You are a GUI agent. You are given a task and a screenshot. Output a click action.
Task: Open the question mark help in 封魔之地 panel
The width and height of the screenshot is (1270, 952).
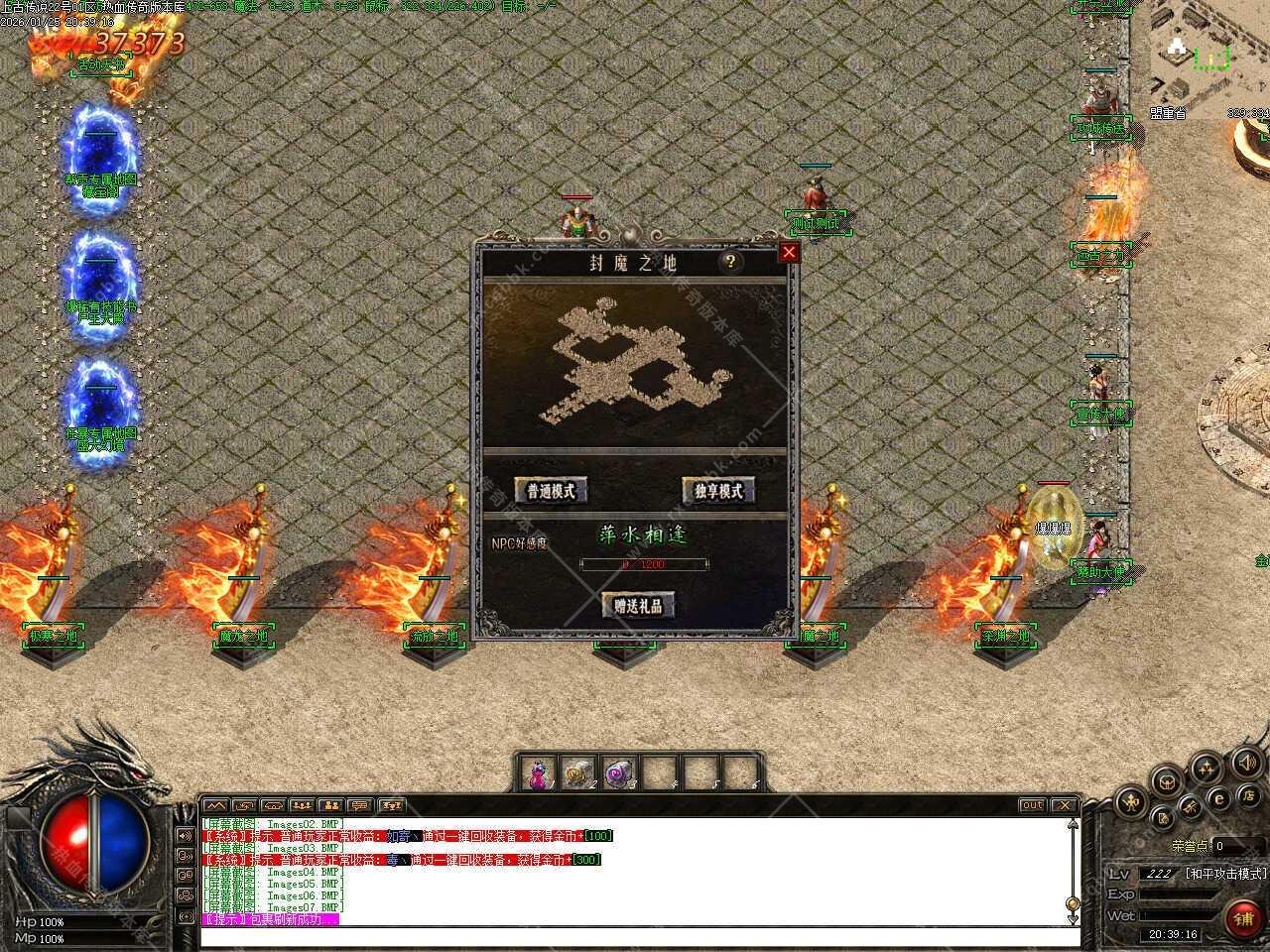tap(731, 262)
